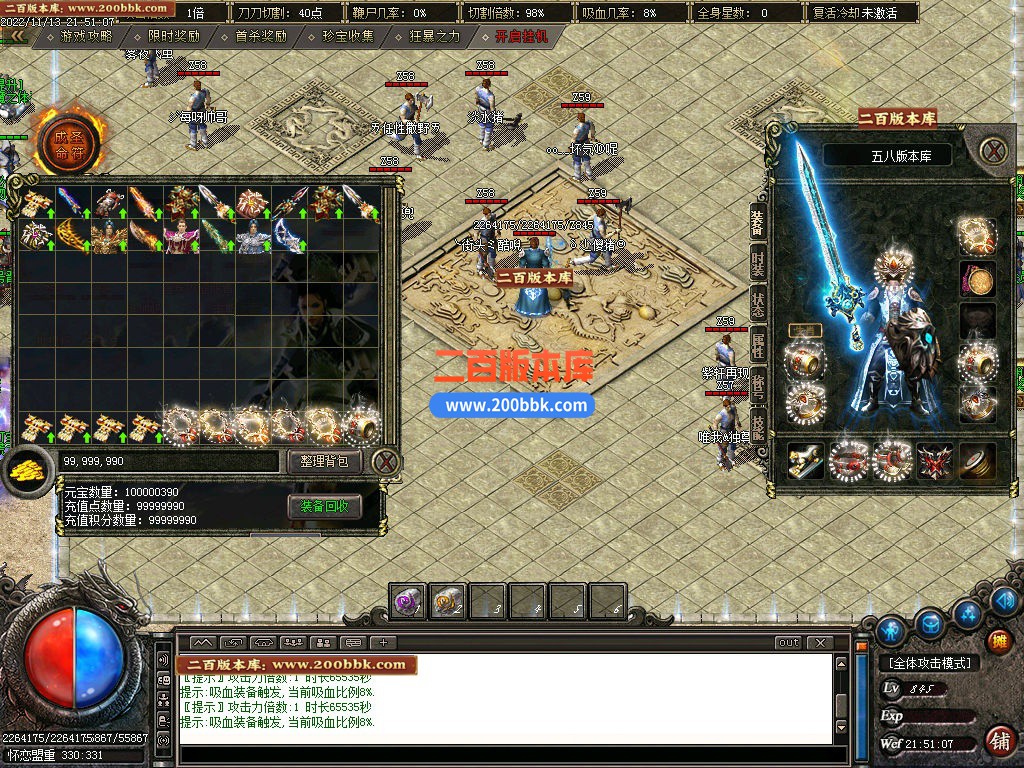Close the character equipment panel
The width and height of the screenshot is (1024, 768).
pos(991,151)
